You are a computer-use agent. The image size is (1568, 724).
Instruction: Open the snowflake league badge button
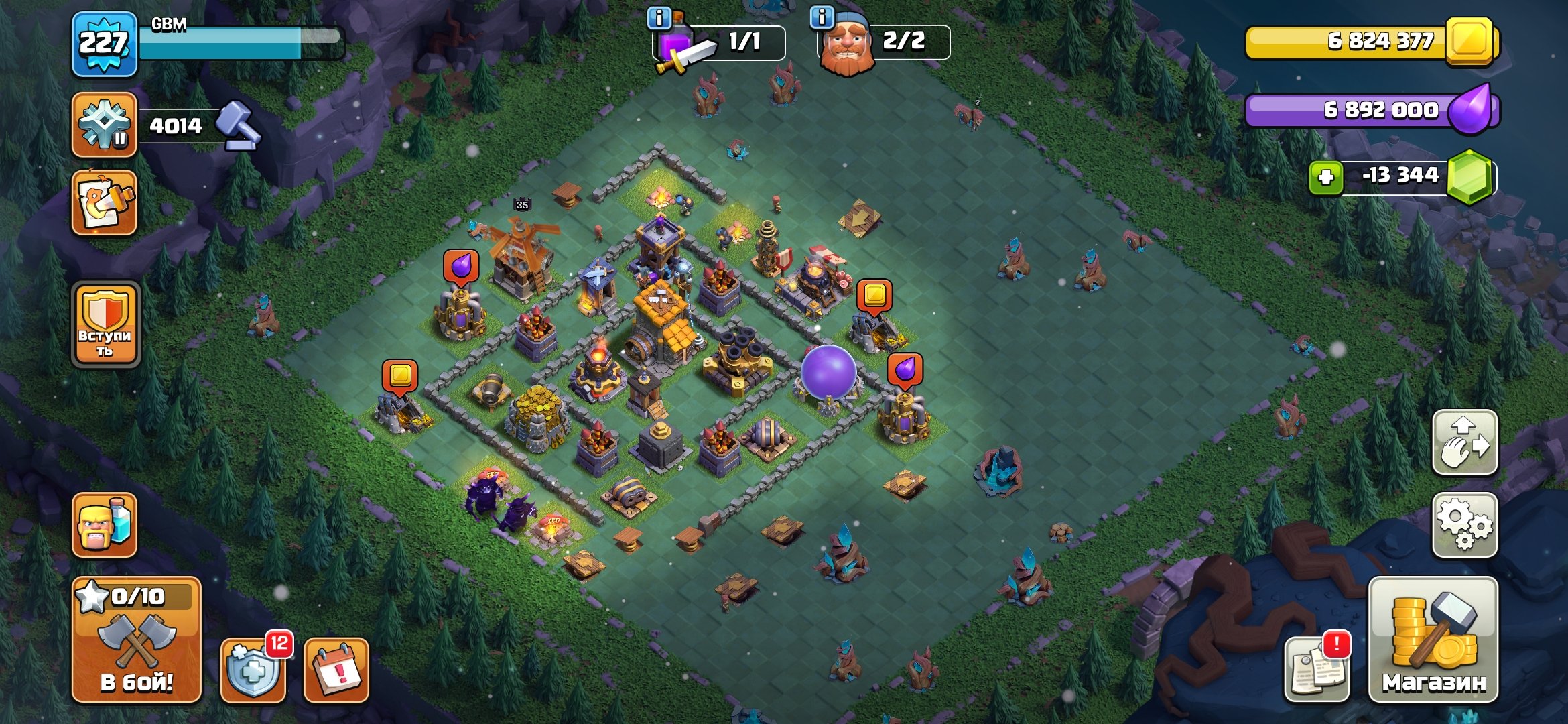pos(105,125)
